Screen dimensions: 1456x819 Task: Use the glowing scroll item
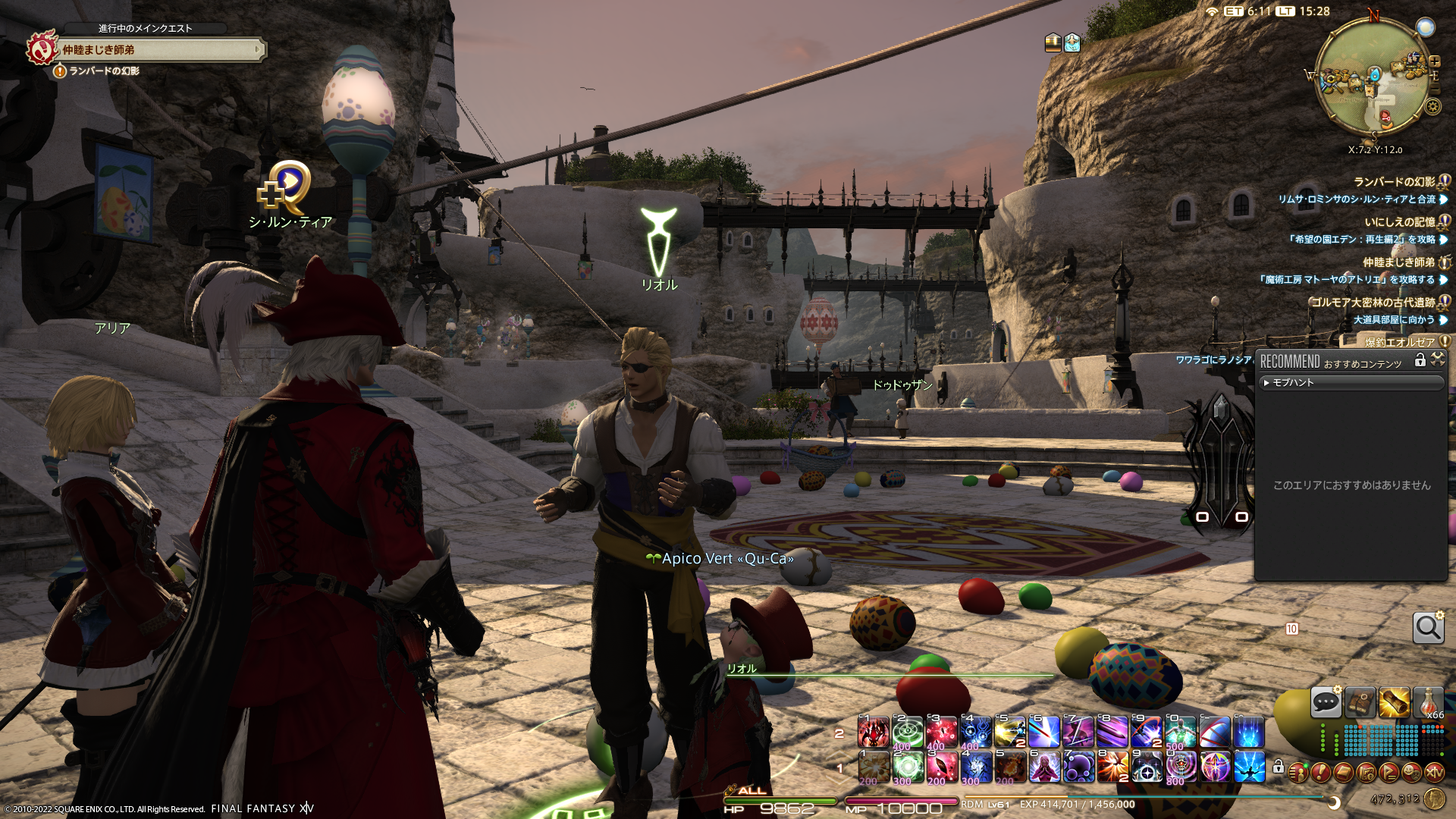tap(1394, 702)
